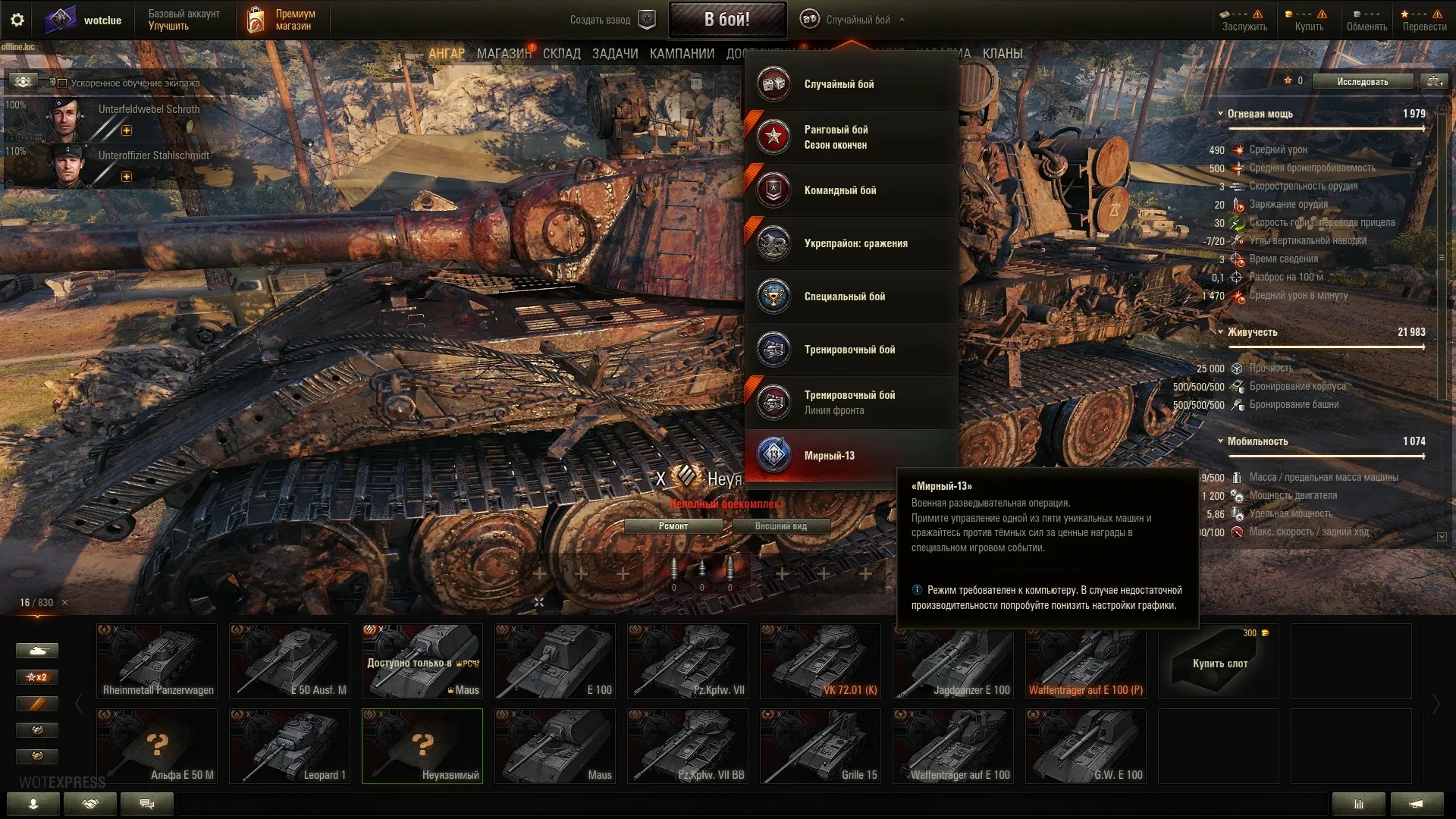Toggle Ускоренное обучение экипажа checkbox

coord(62,83)
